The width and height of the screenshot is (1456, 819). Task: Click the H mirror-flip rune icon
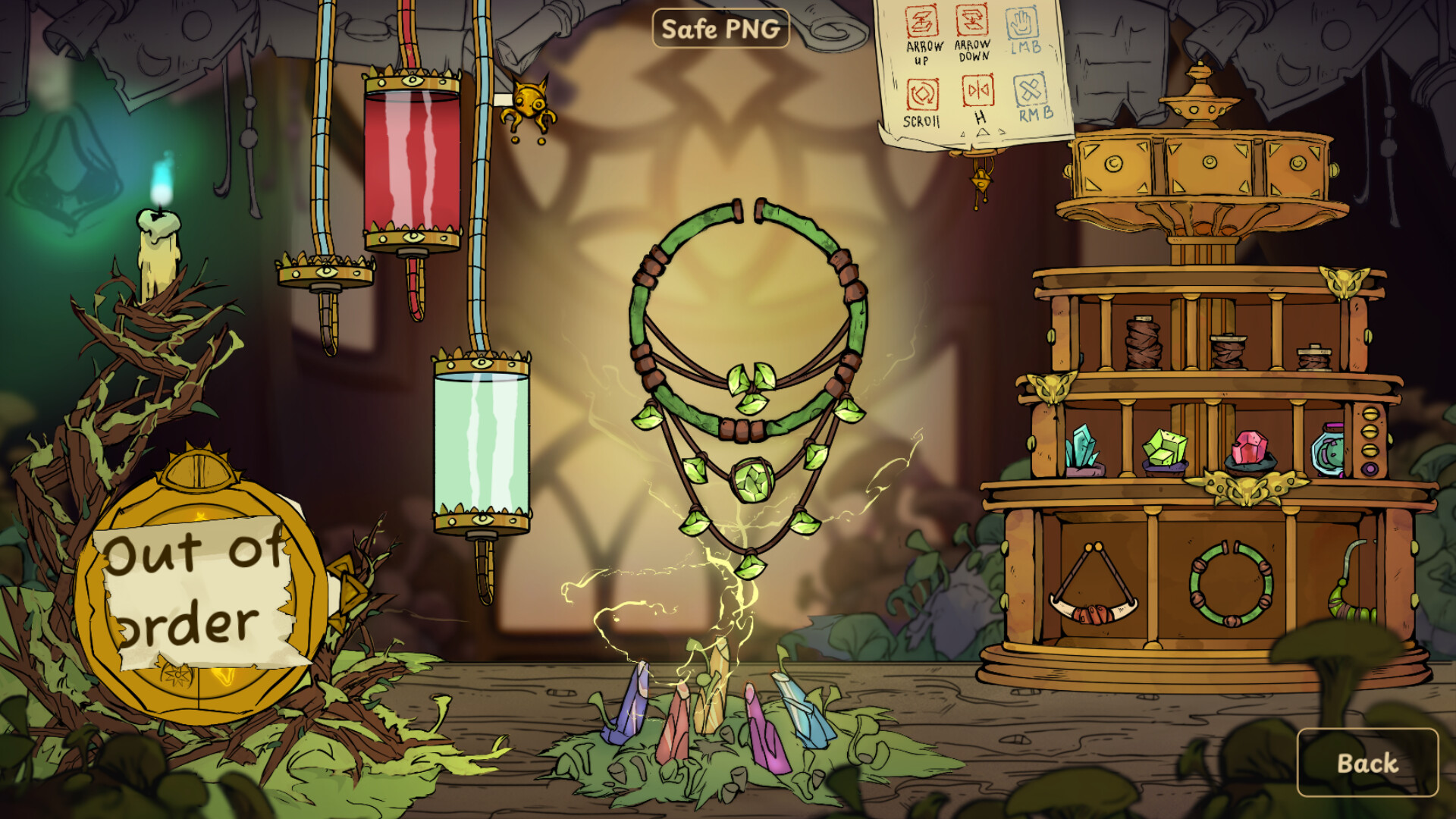coord(977,89)
